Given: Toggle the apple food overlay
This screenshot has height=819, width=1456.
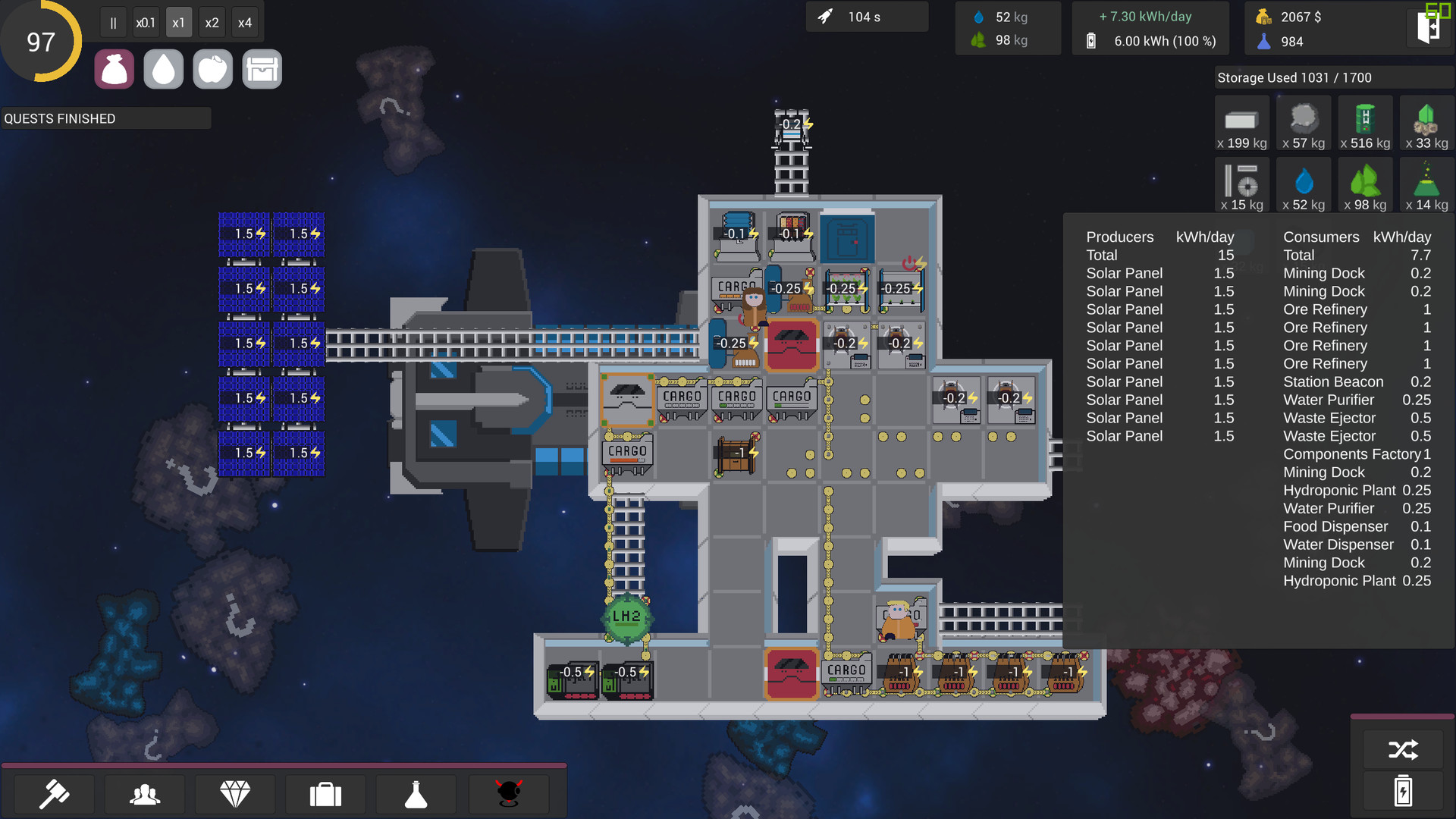Looking at the screenshot, I should click(x=212, y=68).
